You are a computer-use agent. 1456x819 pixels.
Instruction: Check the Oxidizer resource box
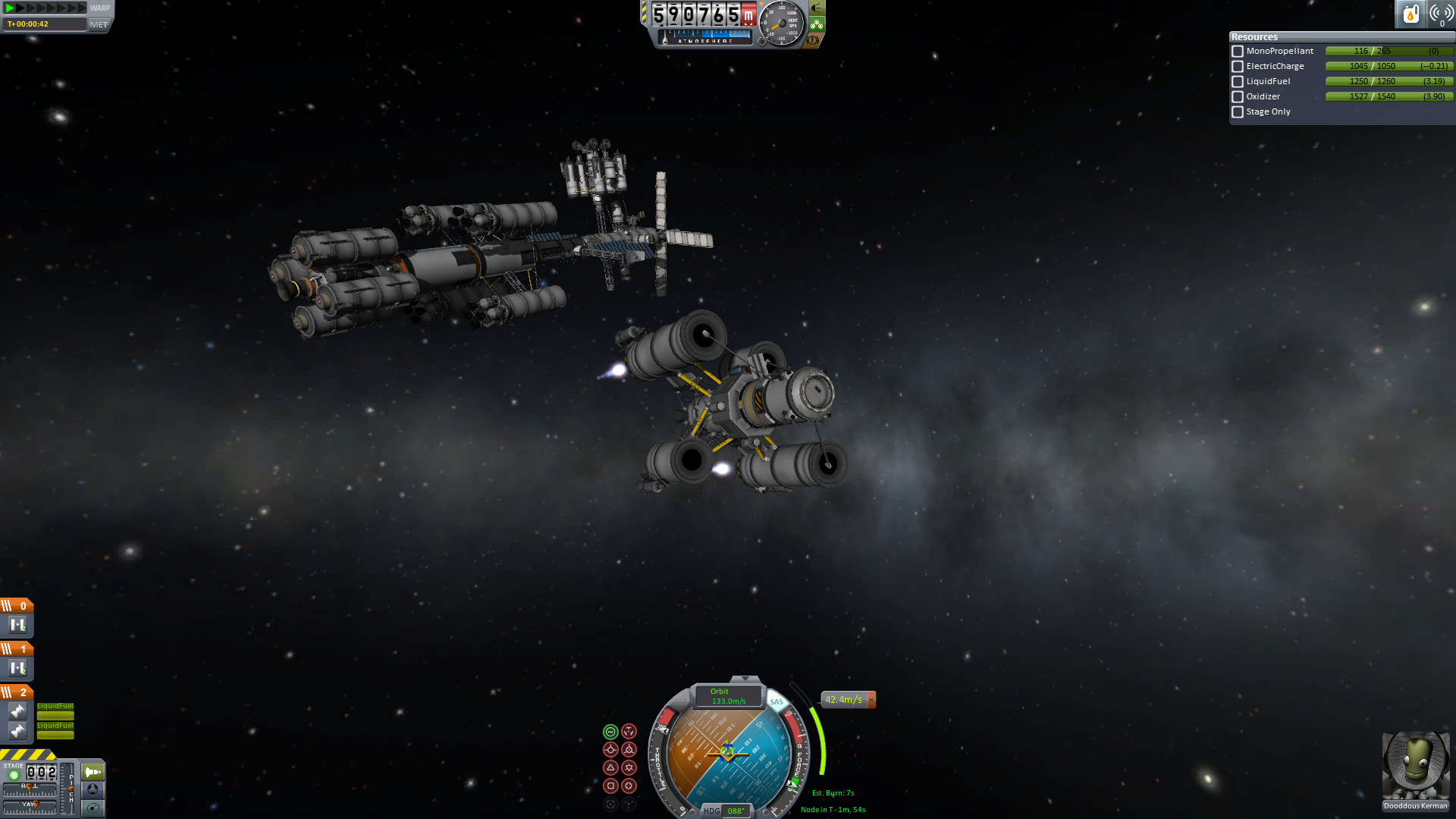pyautogui.click(x=1238, y=97)
